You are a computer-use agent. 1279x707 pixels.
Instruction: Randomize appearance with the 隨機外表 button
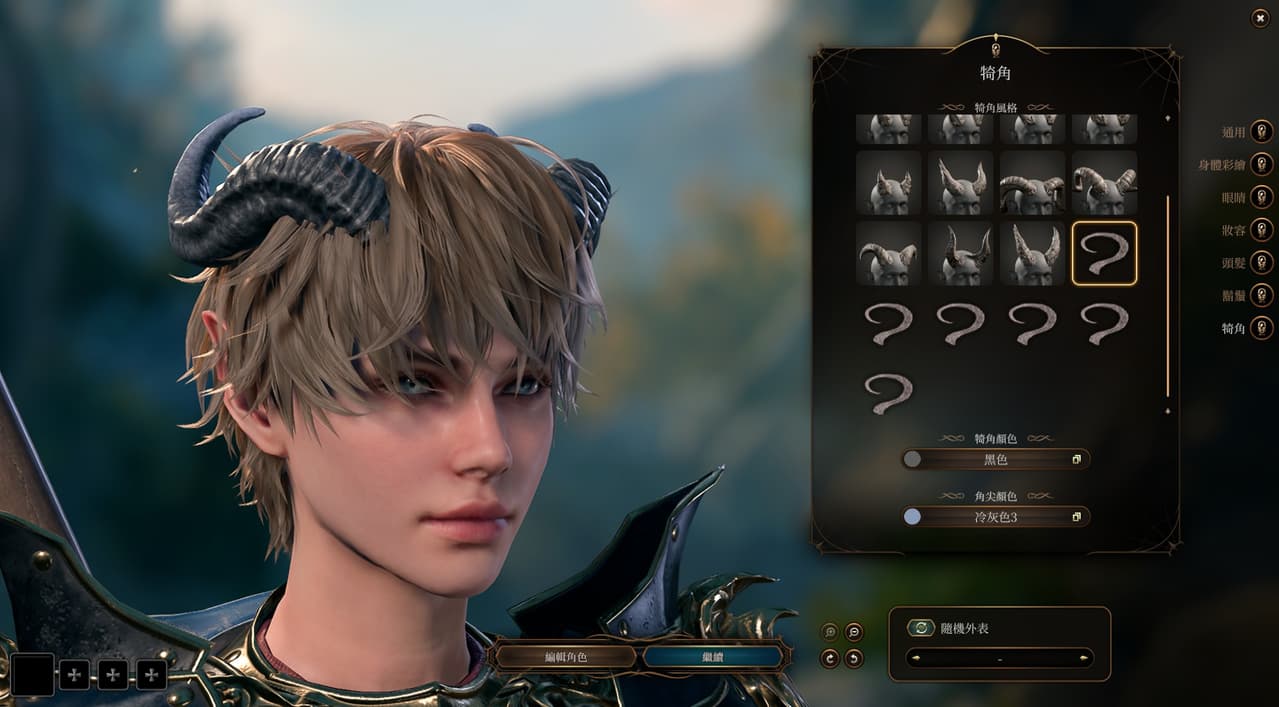(921, 628)
